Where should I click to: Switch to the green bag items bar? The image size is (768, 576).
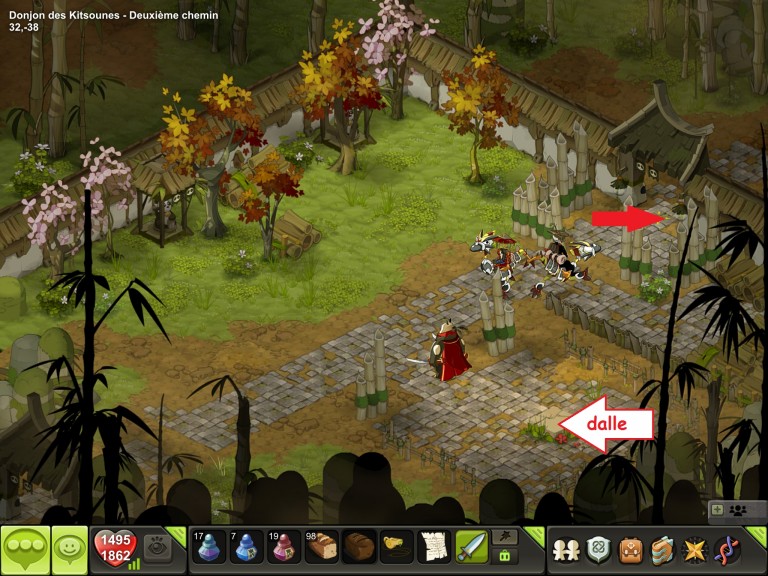pos(506,556)
